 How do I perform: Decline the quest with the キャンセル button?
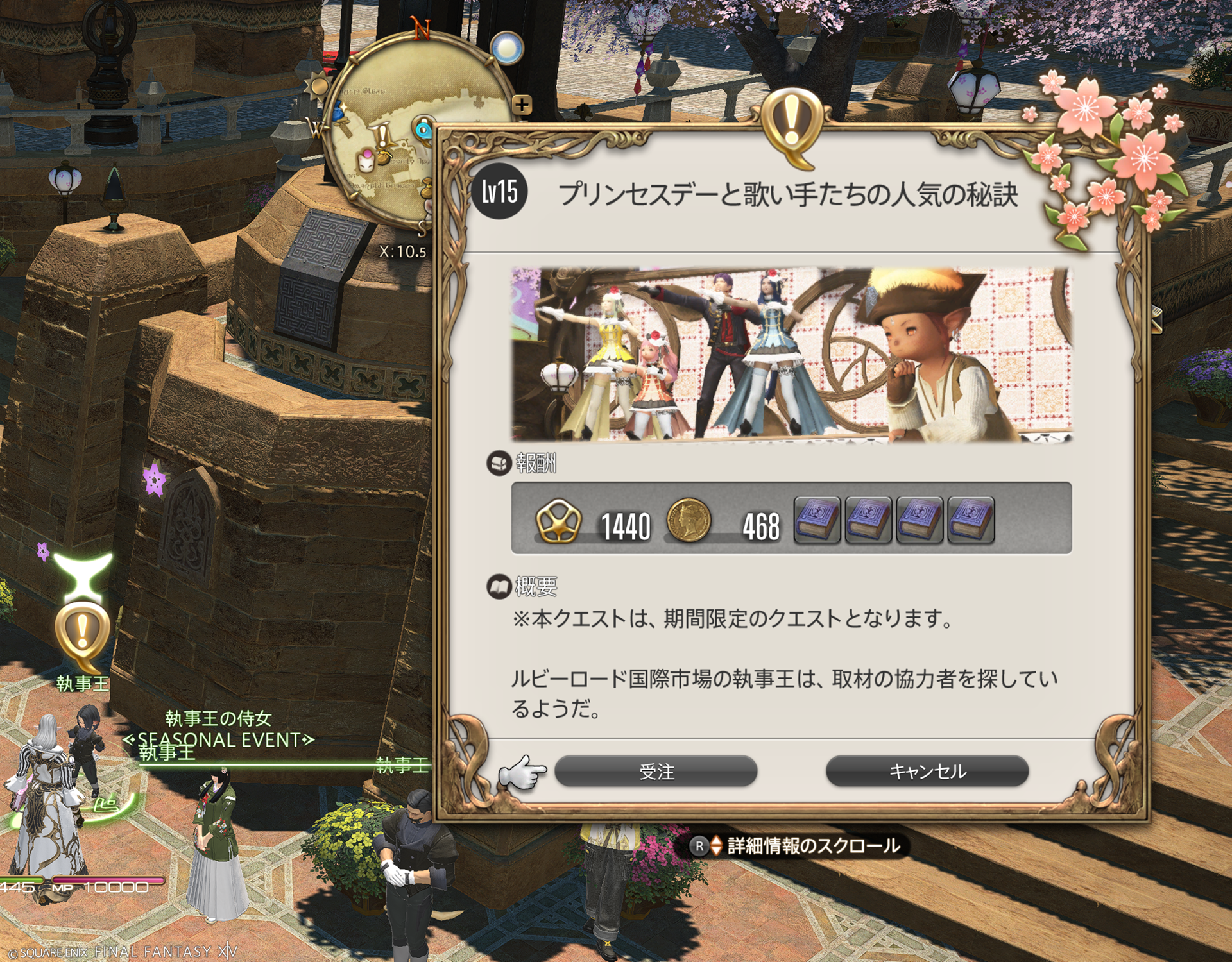pyautogui.click(x=927, y=771)
